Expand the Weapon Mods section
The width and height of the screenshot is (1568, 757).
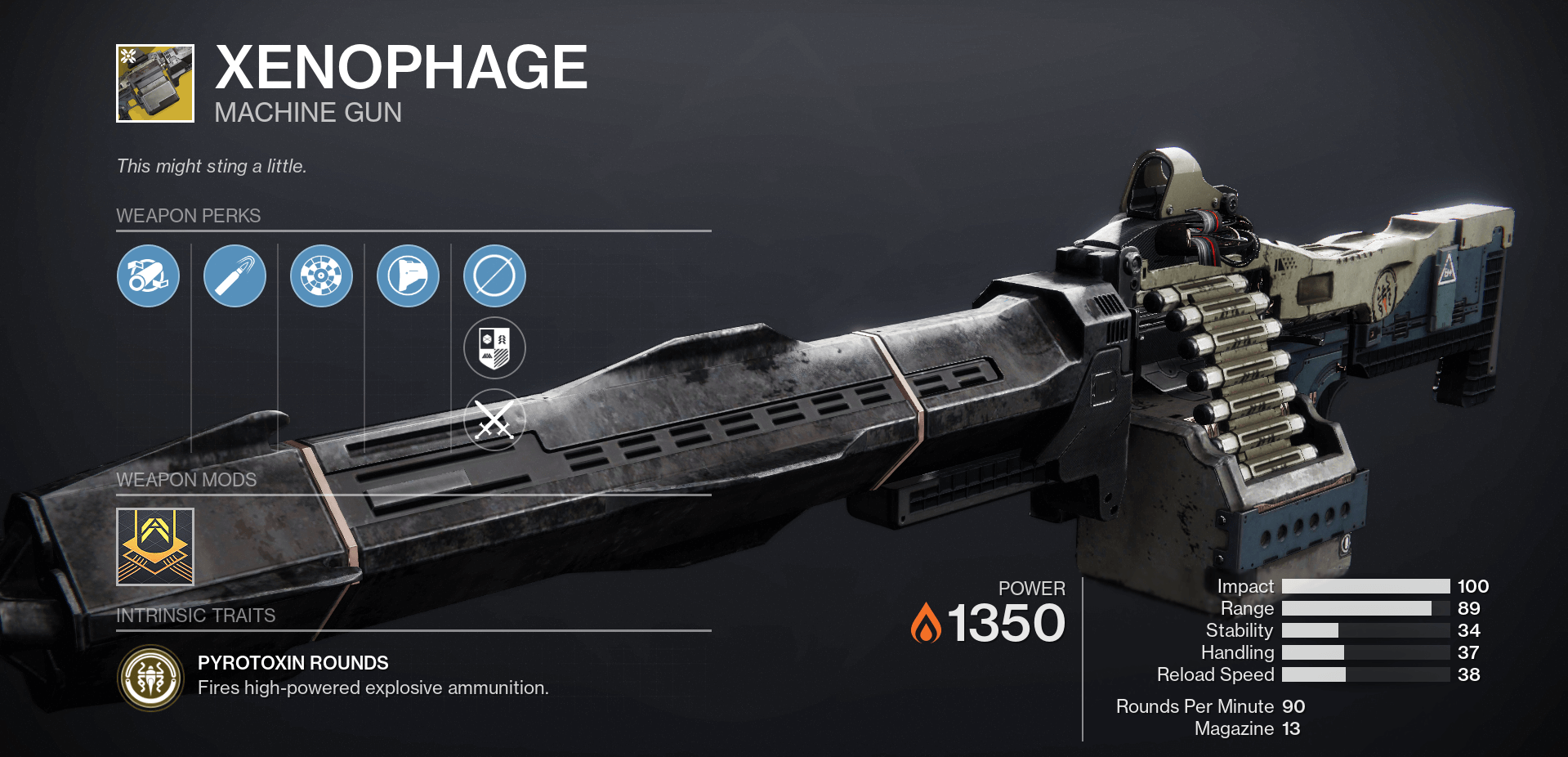tap(187, 480)
